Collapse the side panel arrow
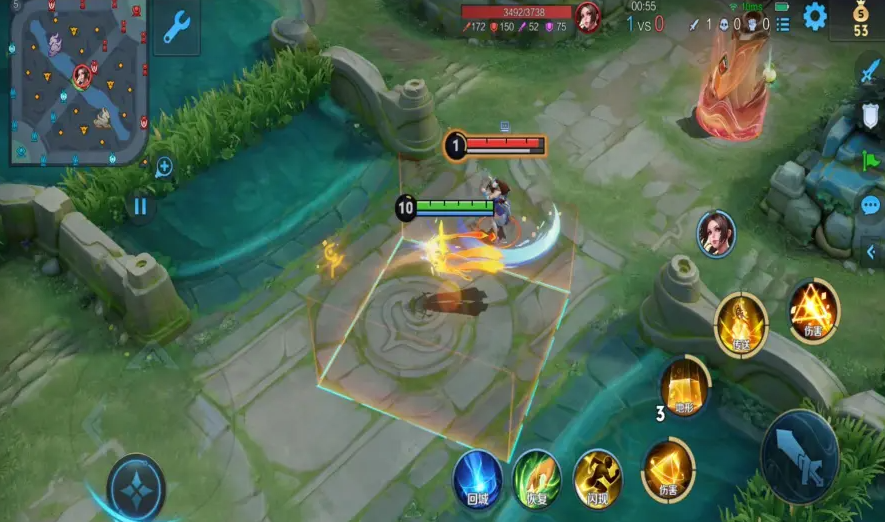Screen dimensions: 885x522 coord(870,252)
